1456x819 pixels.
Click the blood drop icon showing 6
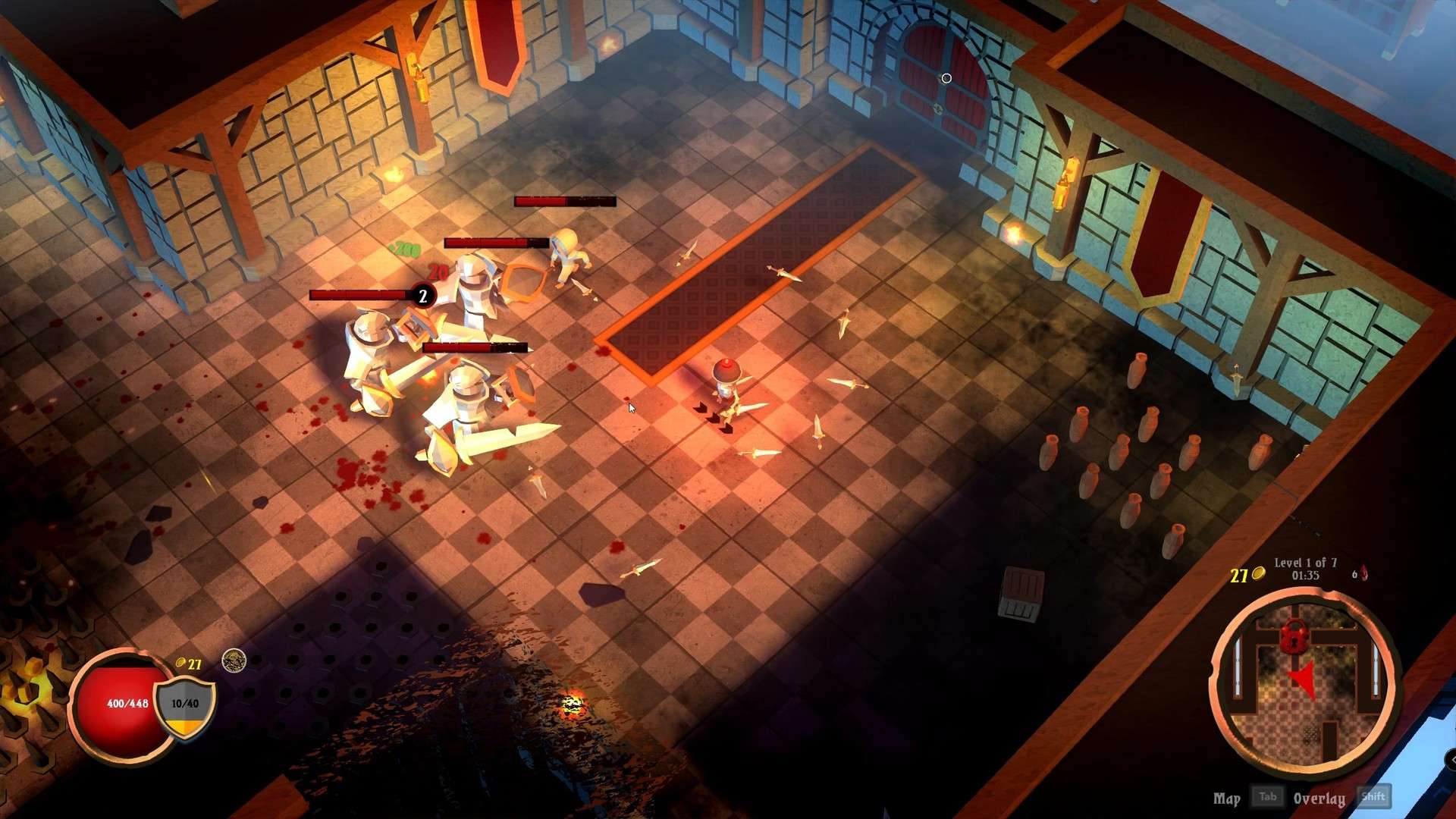tap(1363, 574)
